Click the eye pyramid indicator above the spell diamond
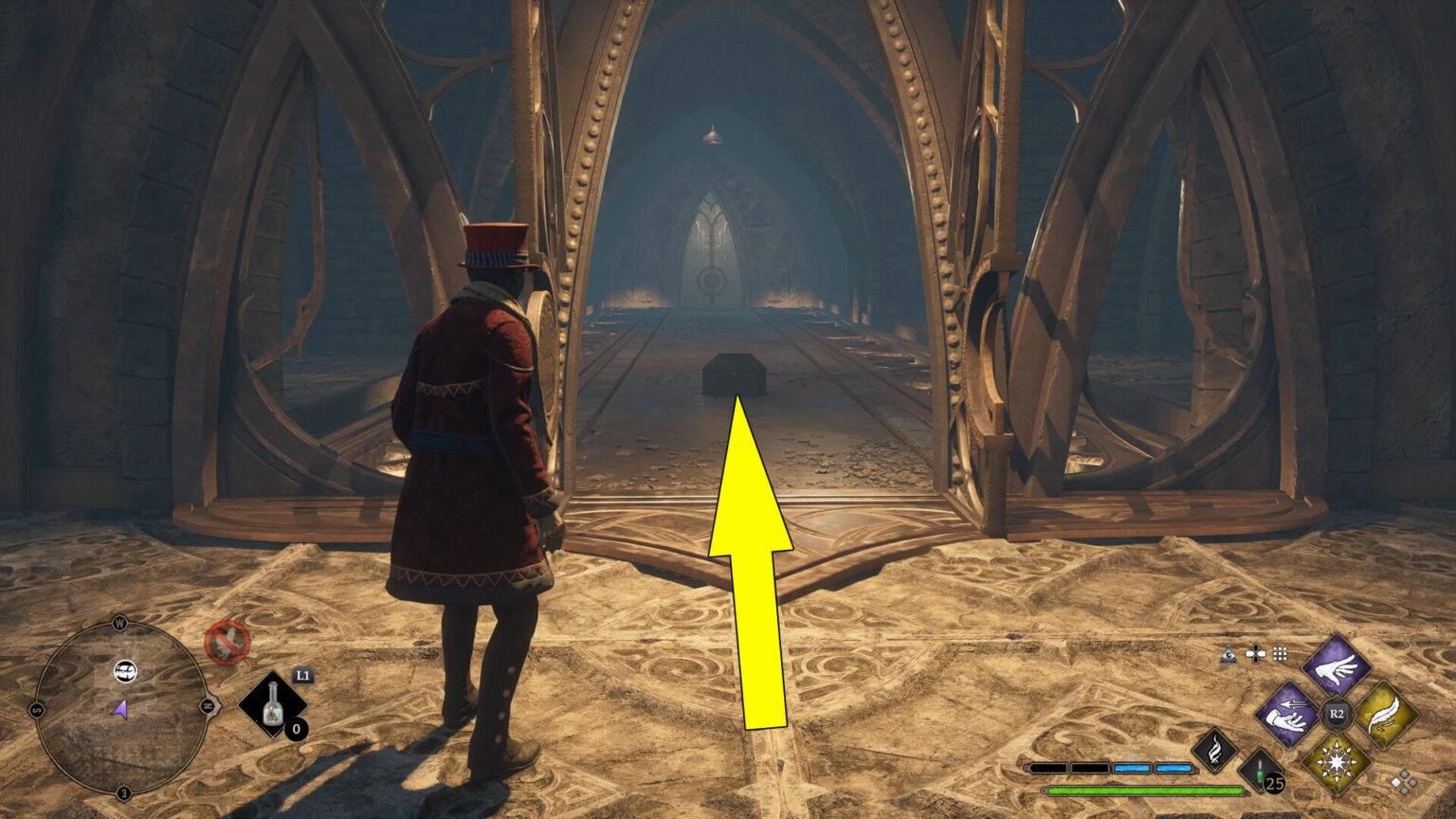The height and width of the screenshot is (819, 1456). click(x=1228, y=654)
